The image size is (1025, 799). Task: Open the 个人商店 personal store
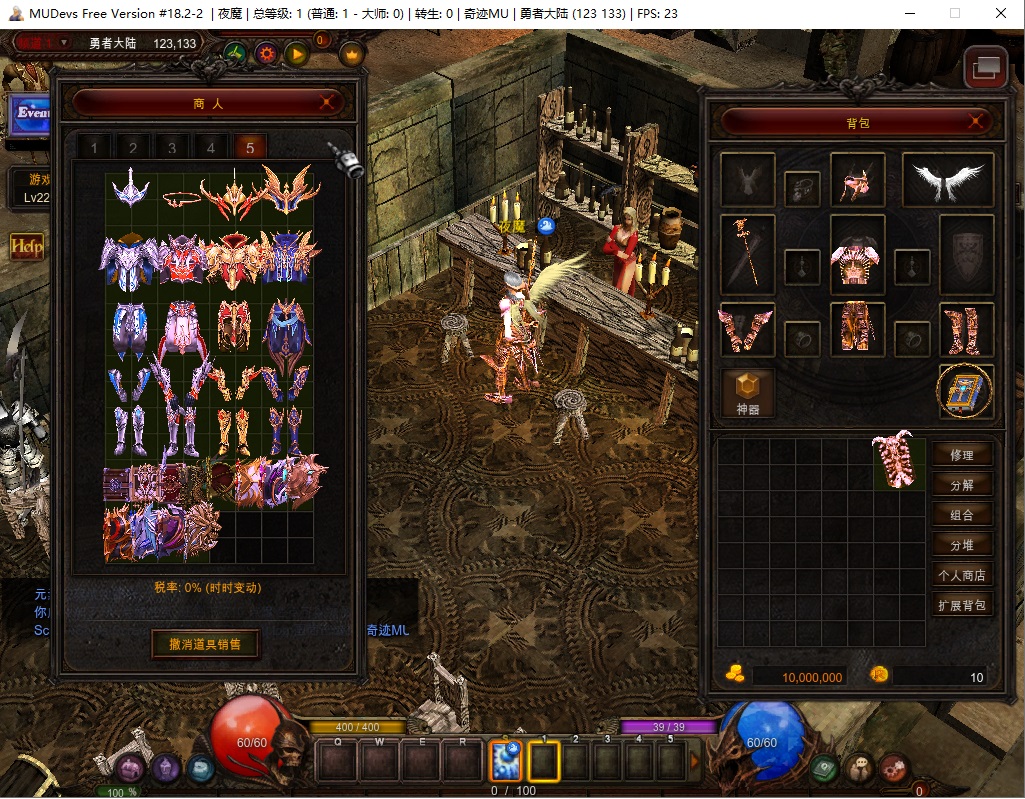(962, 575)
